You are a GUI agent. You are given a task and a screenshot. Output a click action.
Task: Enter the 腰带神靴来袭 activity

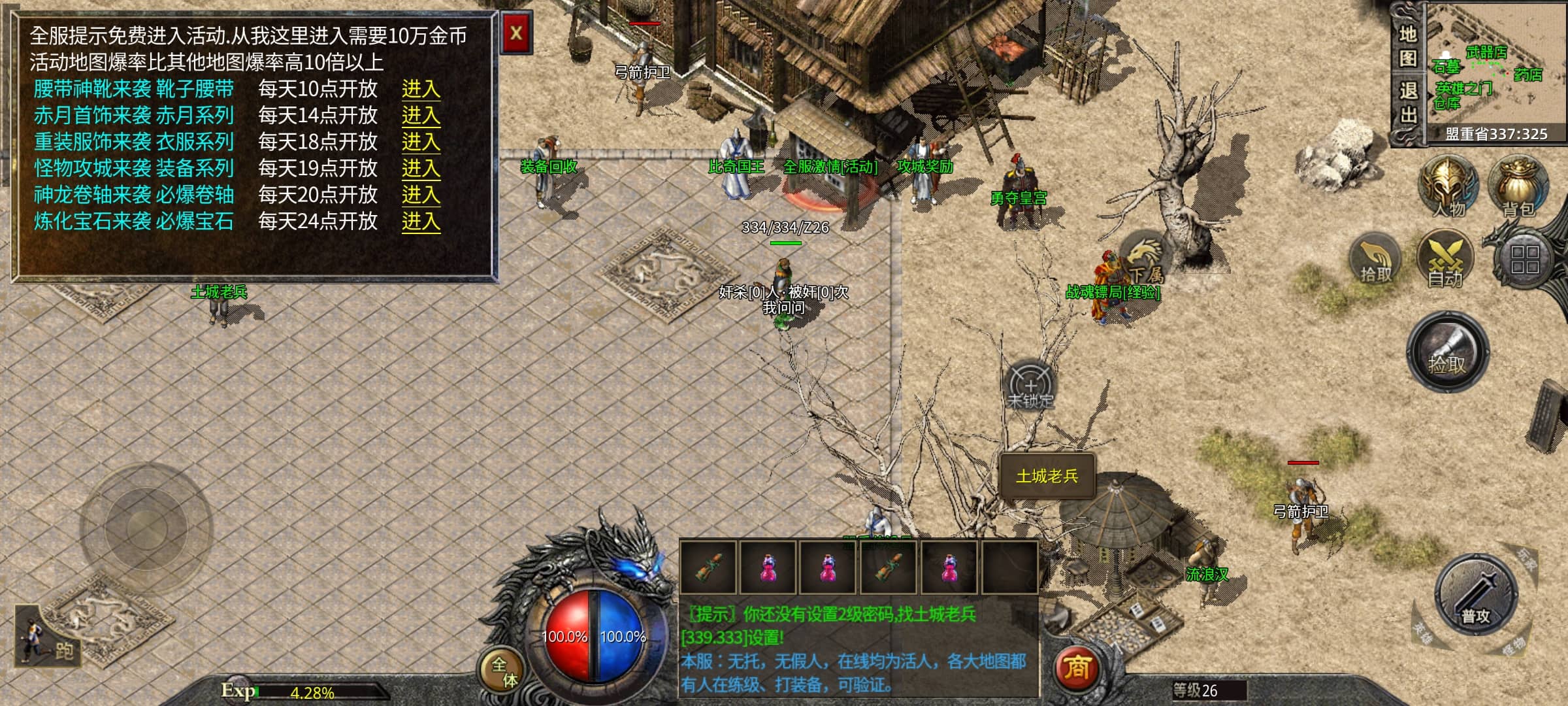pyautogui.click(x=420, y=89)
